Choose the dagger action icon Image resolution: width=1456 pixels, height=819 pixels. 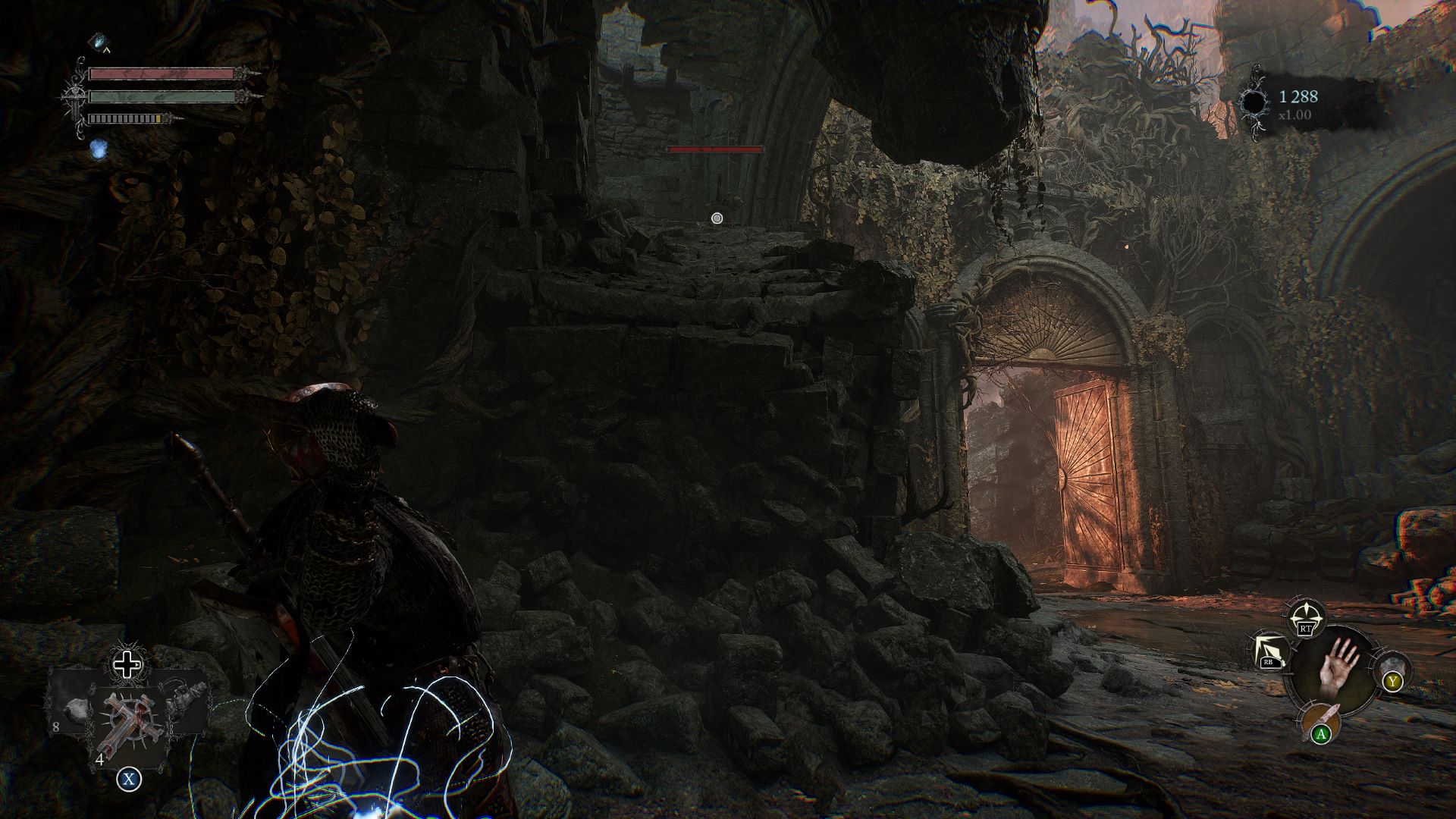pos(1320,720)
